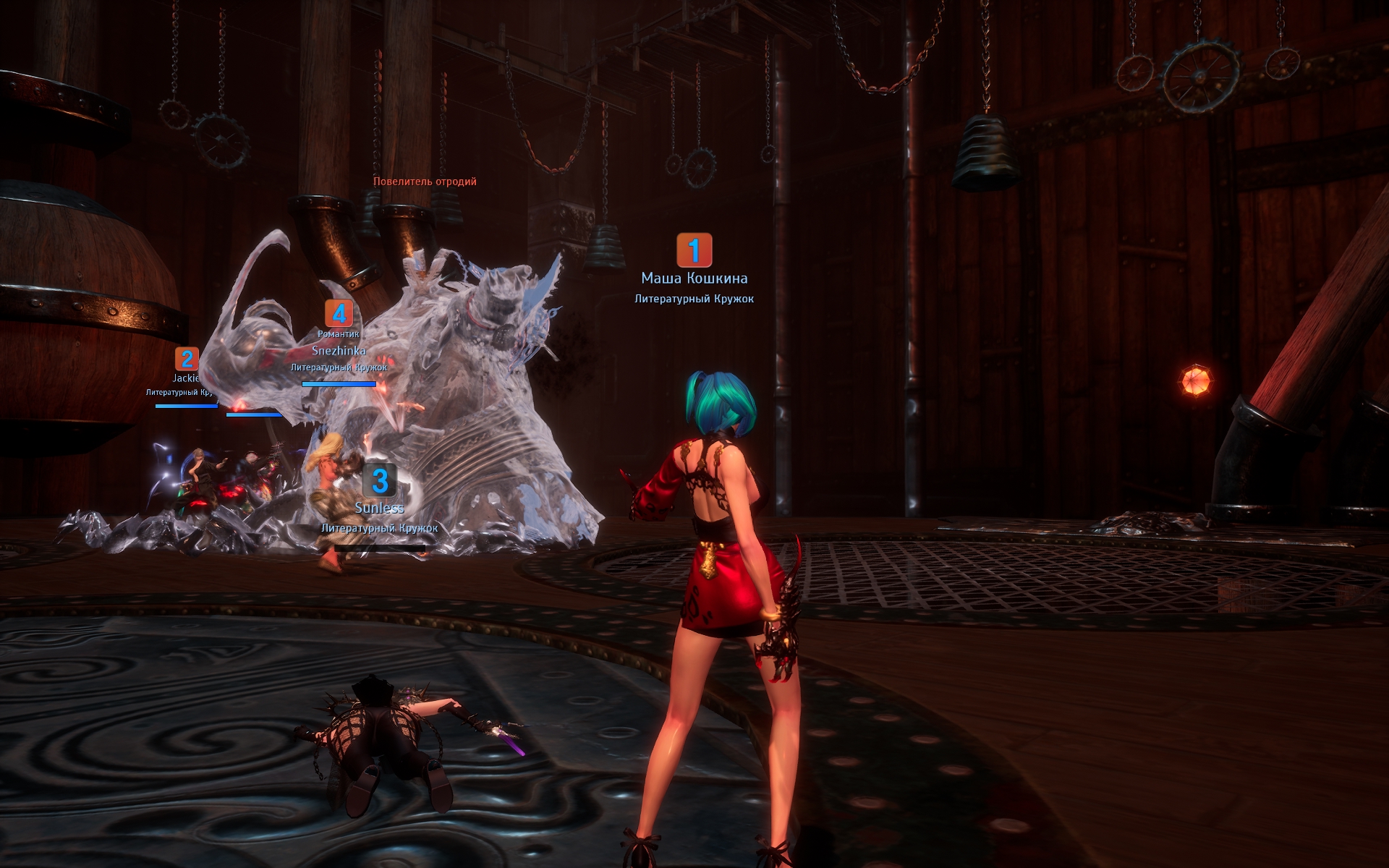Target the boss name Повелитель отродий
The width and height of the screenshot is (1389, 868).
point(425,182)
